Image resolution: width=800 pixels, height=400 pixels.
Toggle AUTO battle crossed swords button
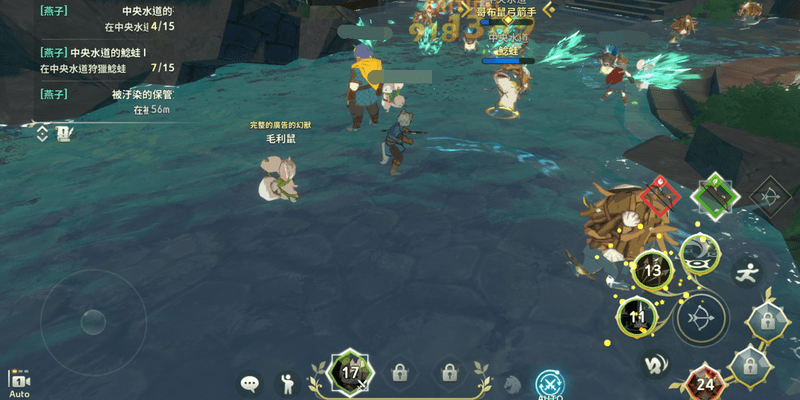point(550,383)
